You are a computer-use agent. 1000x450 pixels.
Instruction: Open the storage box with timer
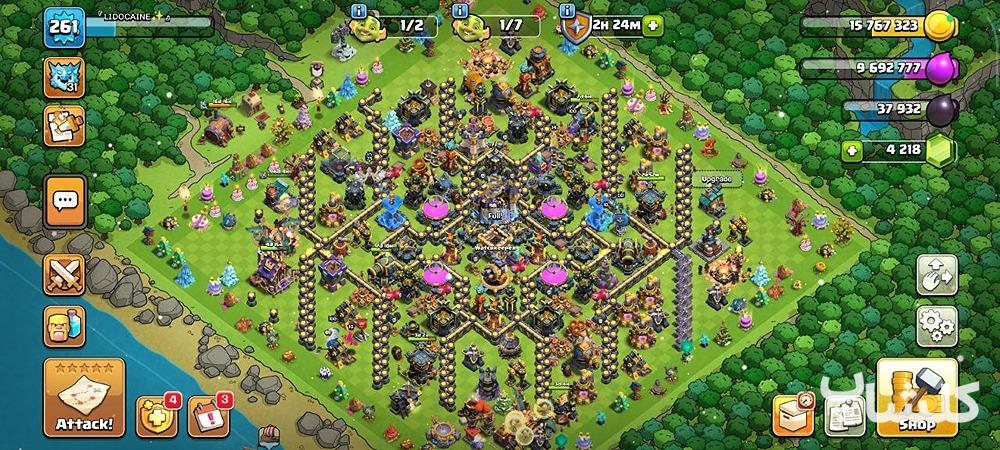click(792, 414)
